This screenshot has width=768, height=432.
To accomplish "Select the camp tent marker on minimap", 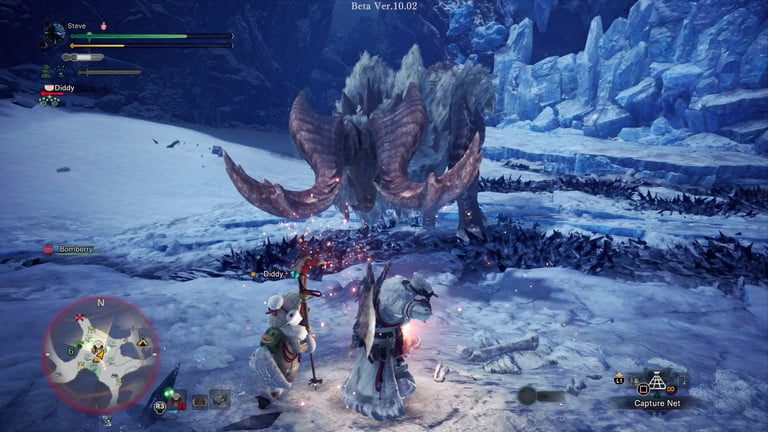I will tap(142, 342).
